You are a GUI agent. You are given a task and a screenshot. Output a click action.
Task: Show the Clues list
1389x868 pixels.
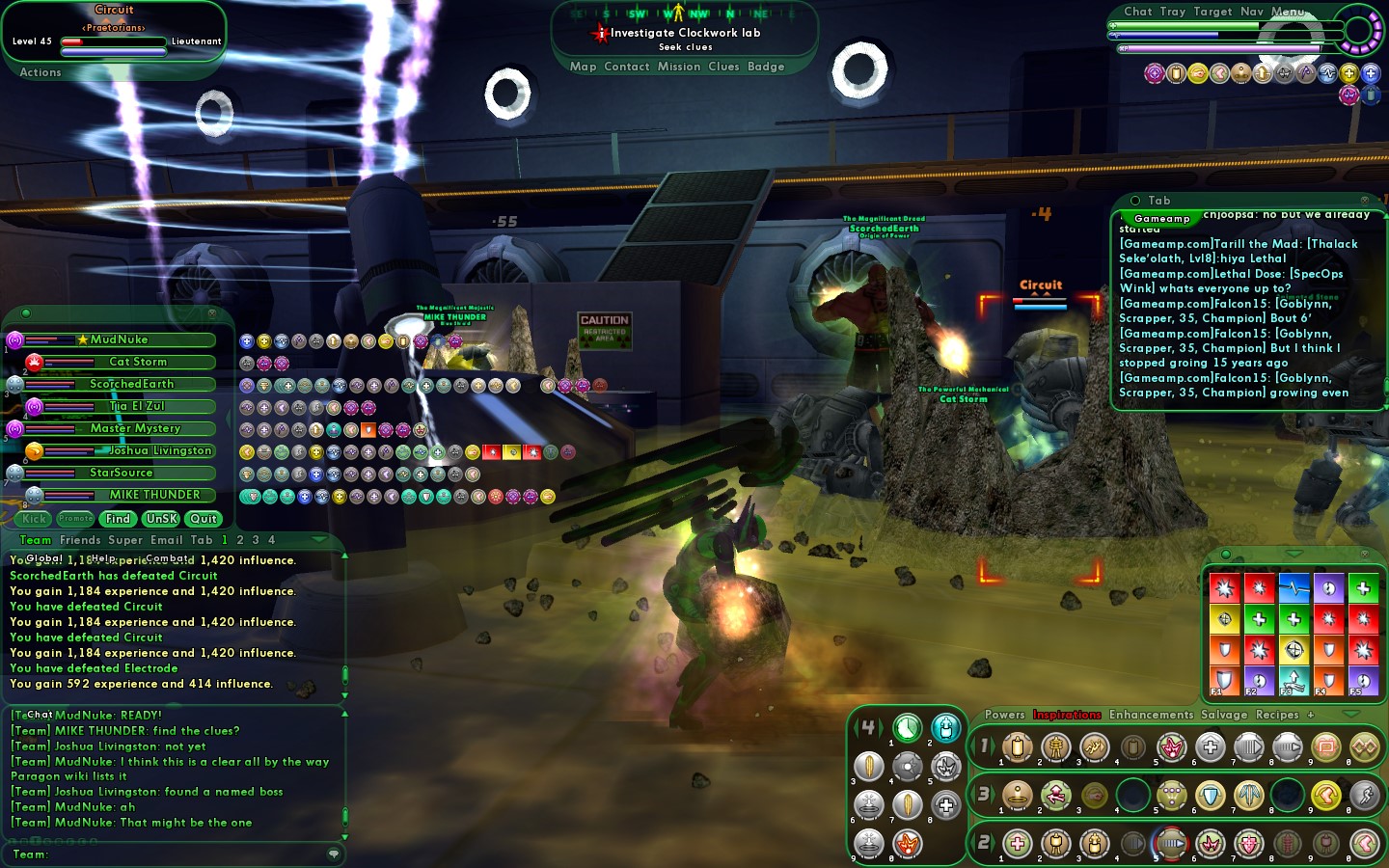[723, 67]
